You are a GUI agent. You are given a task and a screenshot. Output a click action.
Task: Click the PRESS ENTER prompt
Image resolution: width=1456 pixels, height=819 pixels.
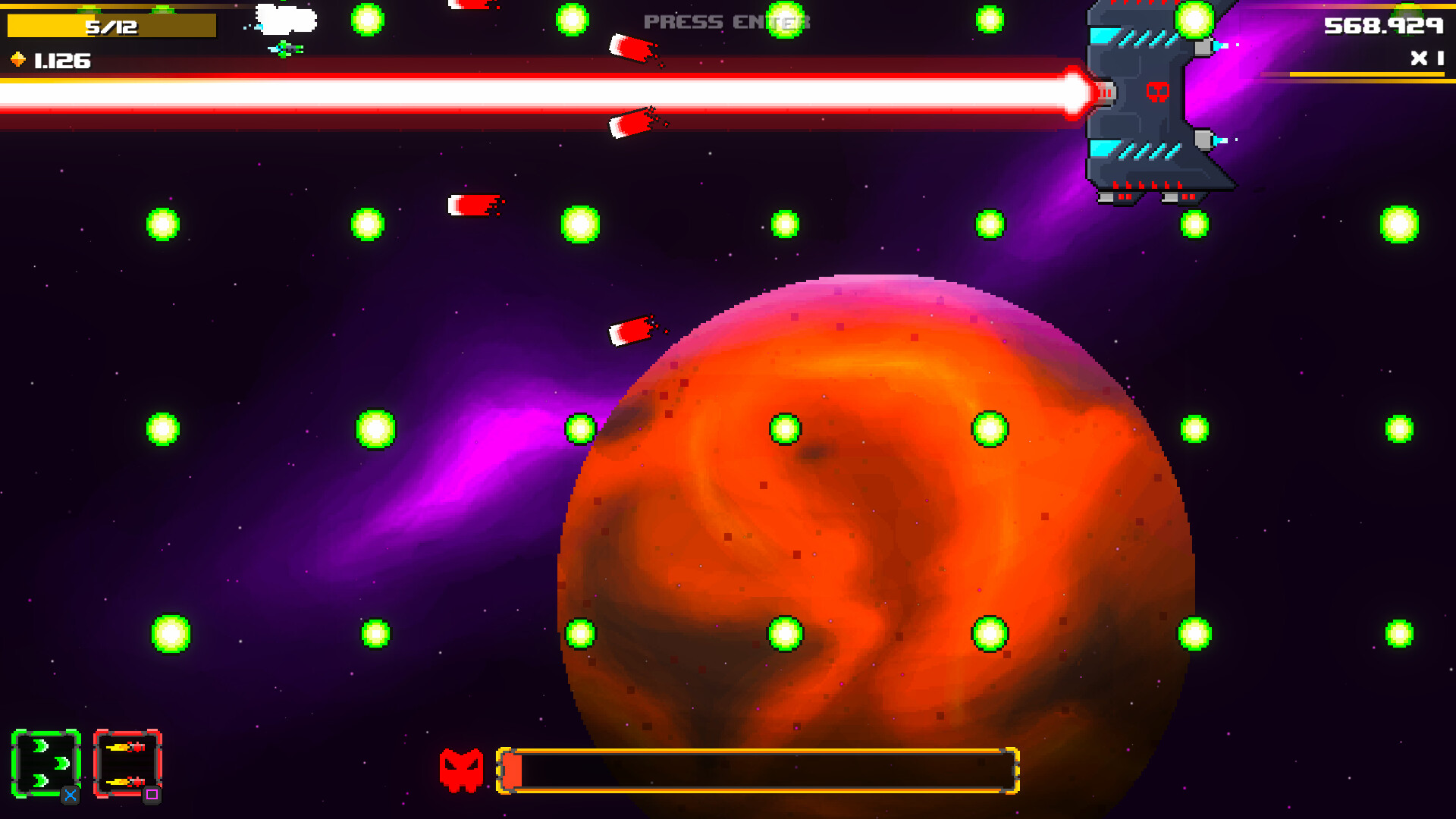click(x=723, y=21)
